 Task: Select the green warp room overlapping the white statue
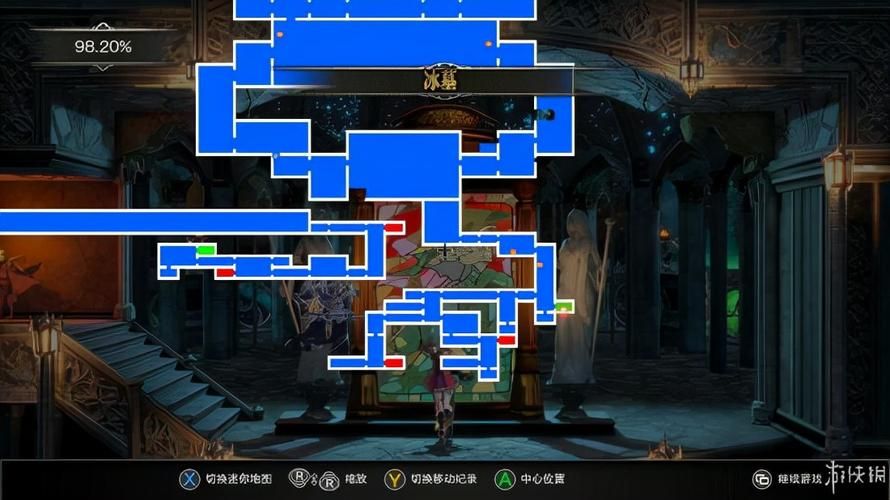[x=565, y=306]
